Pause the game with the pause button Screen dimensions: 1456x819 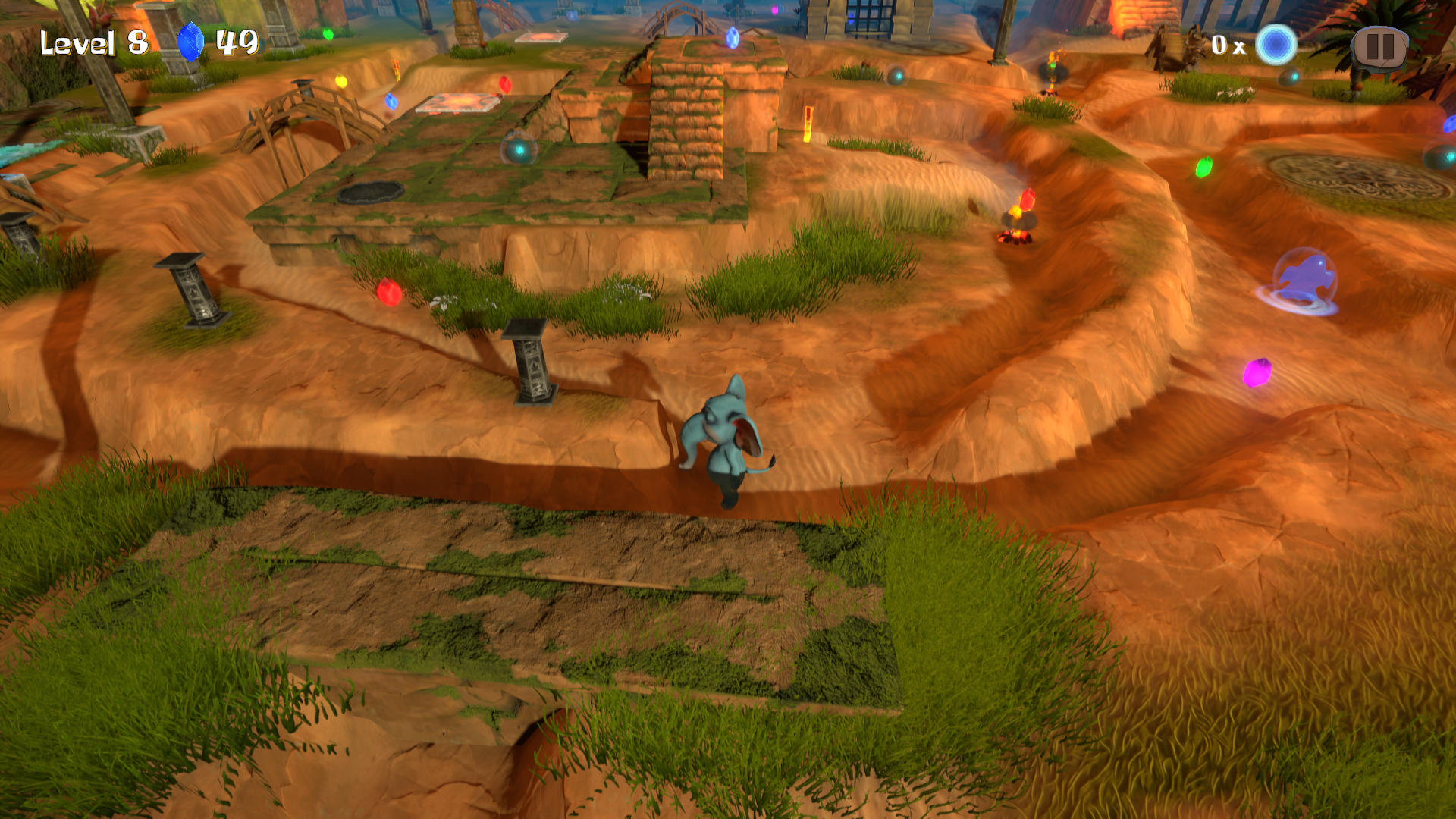[x=1379, y=48]
